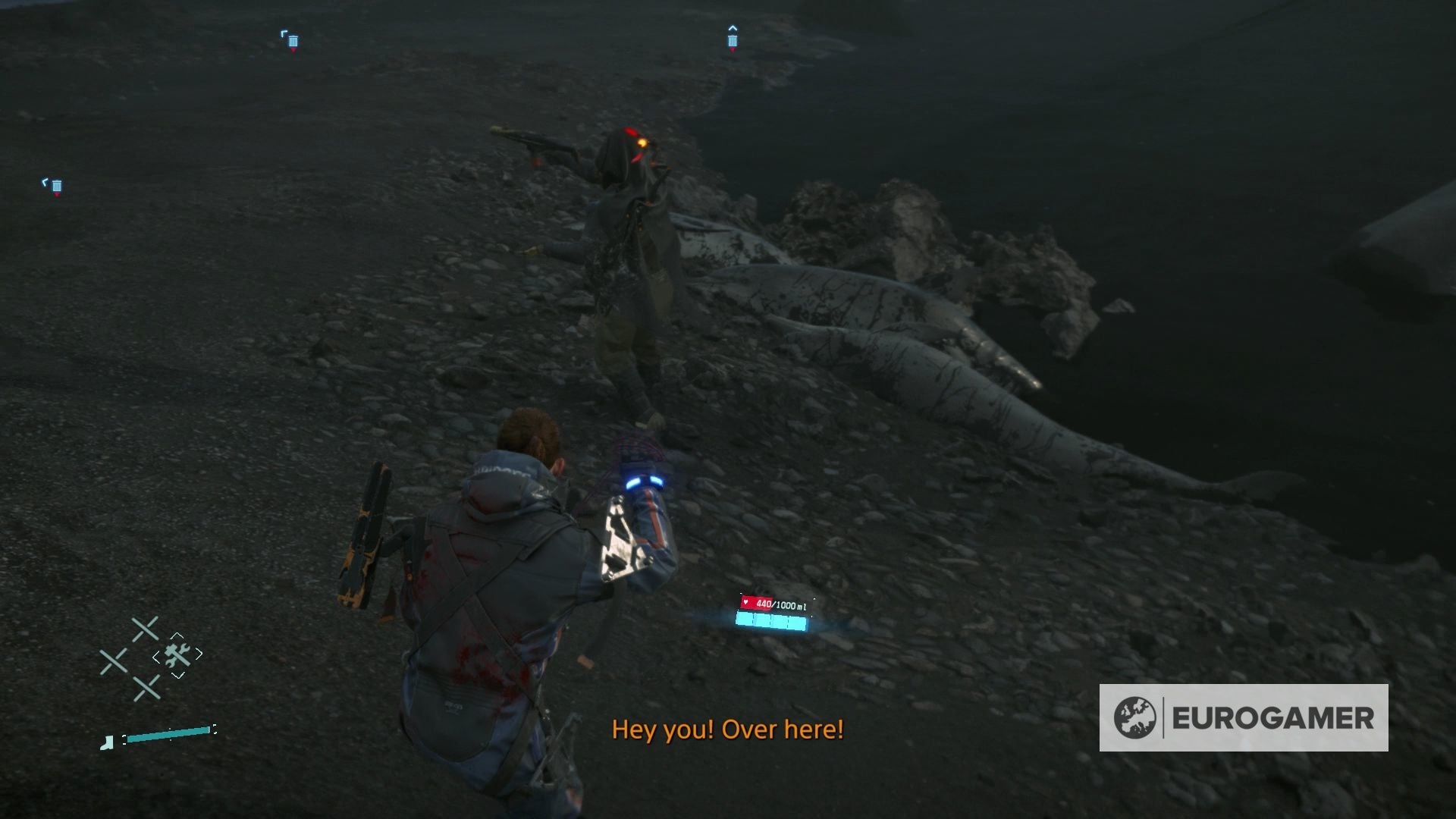
Task: Expand the right arrow next to the repair icon
Action: 199,652
